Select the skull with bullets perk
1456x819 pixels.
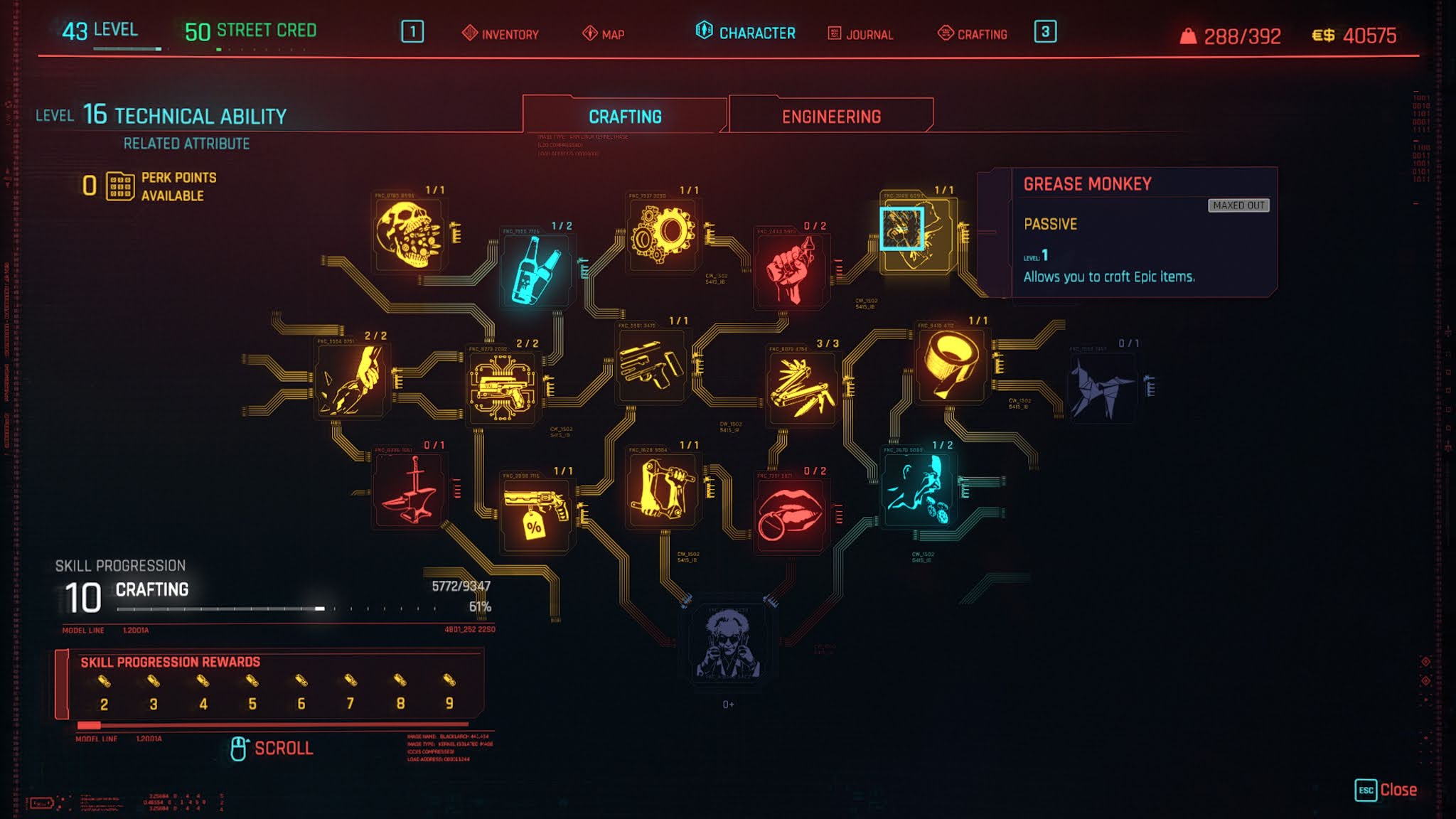[408, 234]
